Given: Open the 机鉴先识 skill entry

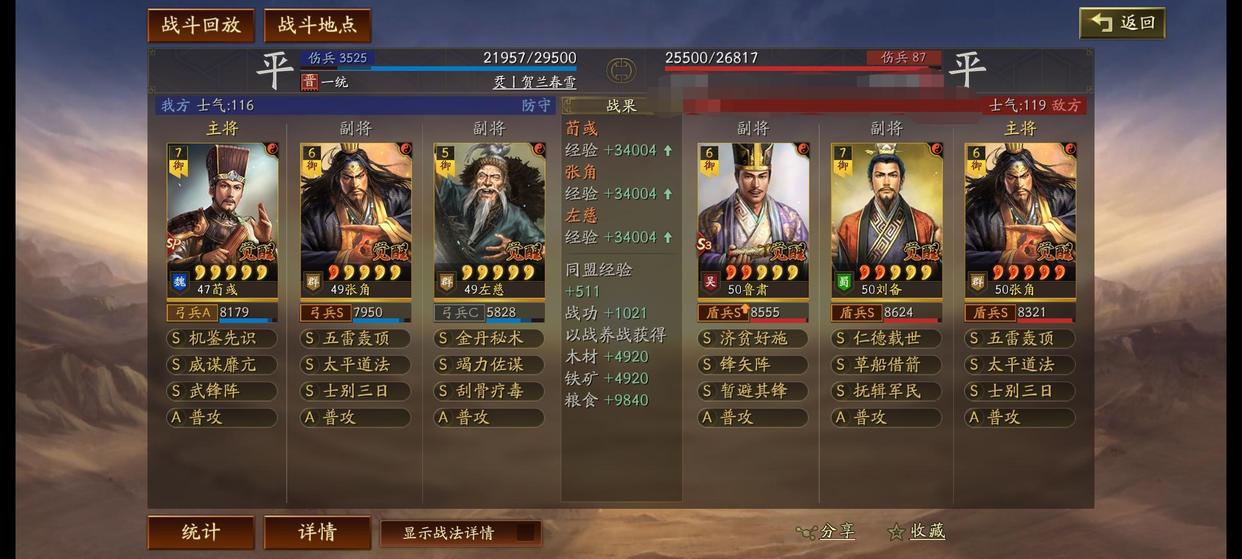Looking at the screenshot, I should 222,338.
